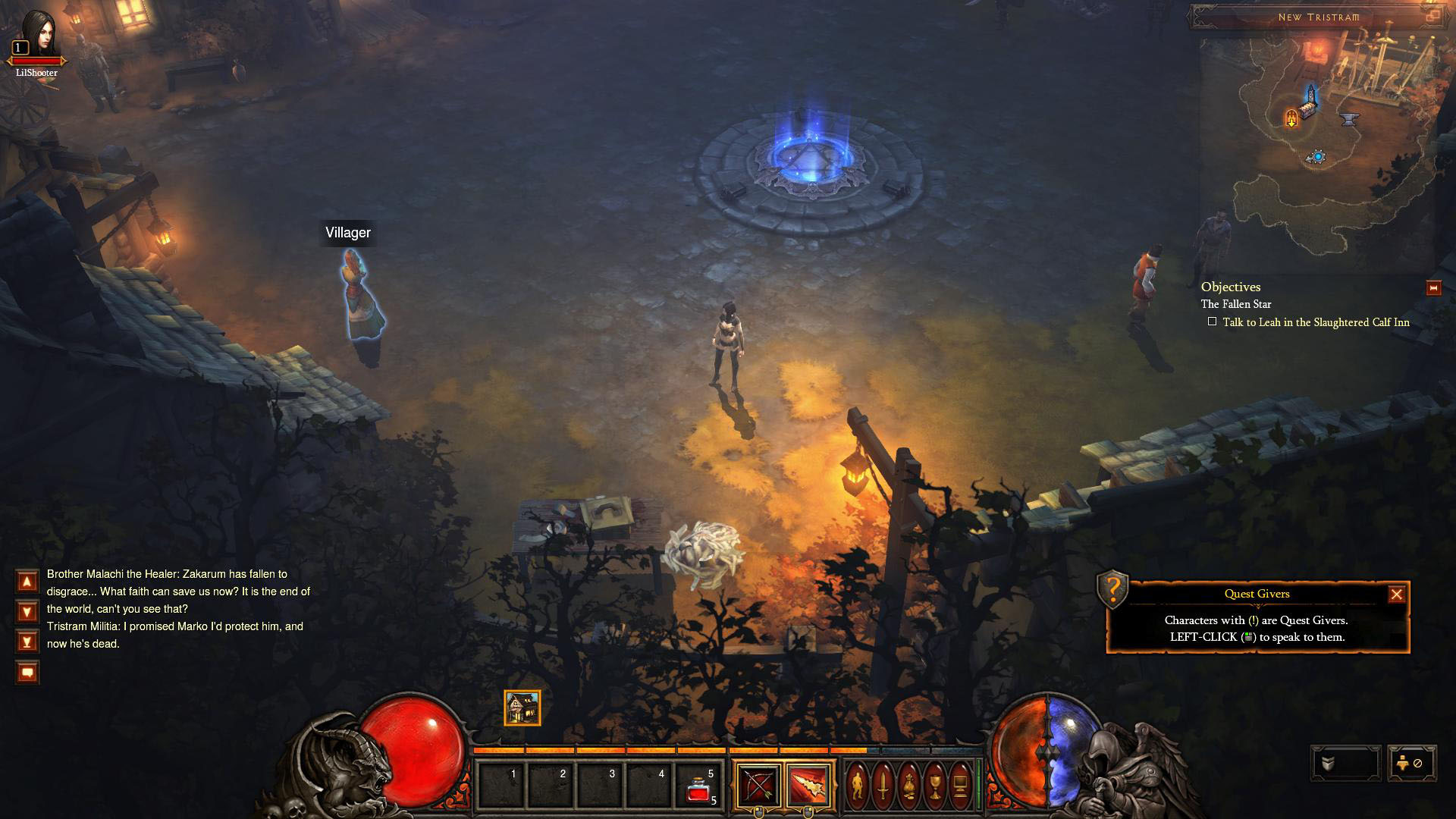1456x819 pixels.
Task: Select the LilShooter character portrait
Action: [36, 34]
